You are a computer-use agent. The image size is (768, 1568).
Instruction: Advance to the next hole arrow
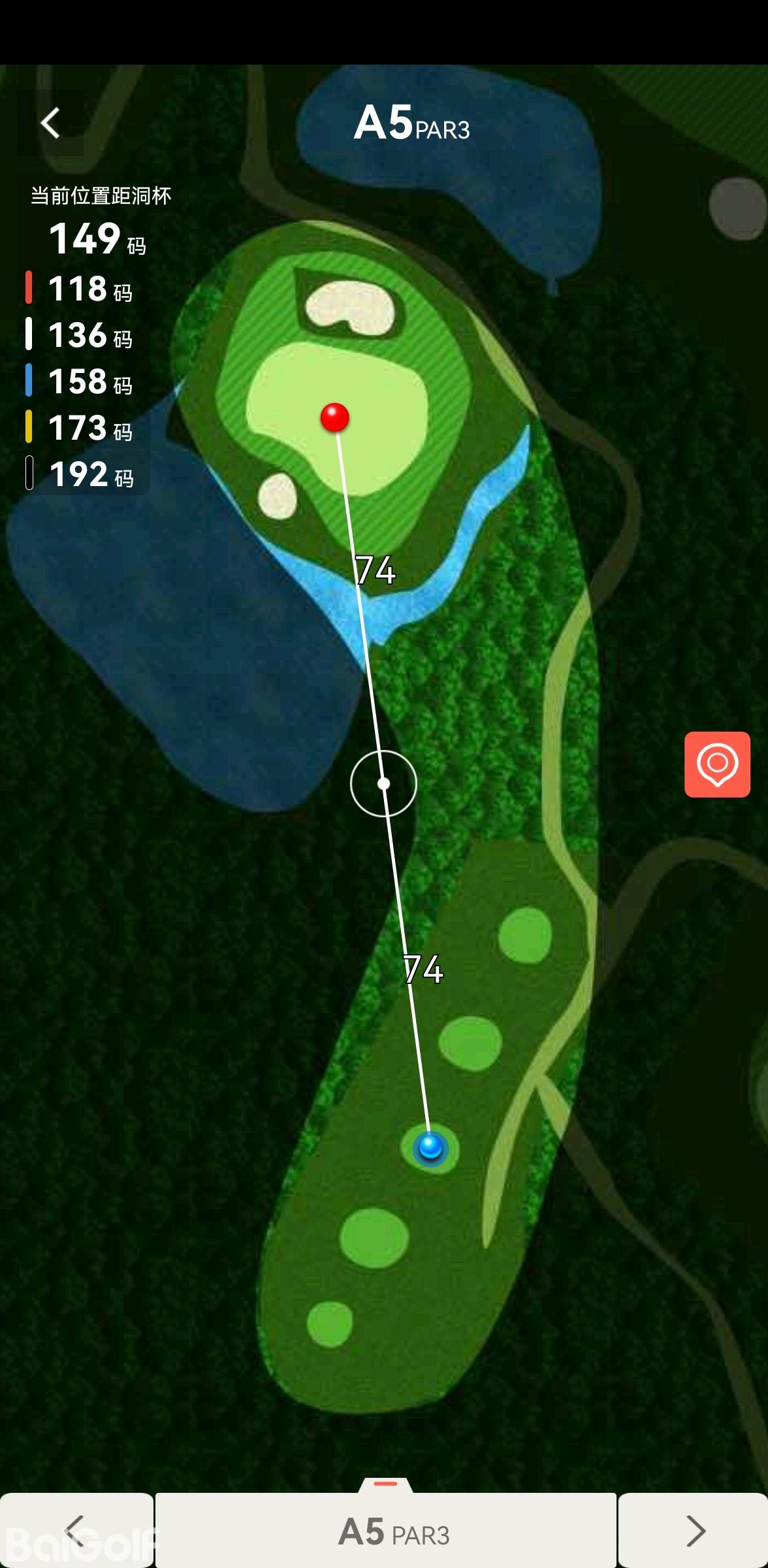[695, 1530]
